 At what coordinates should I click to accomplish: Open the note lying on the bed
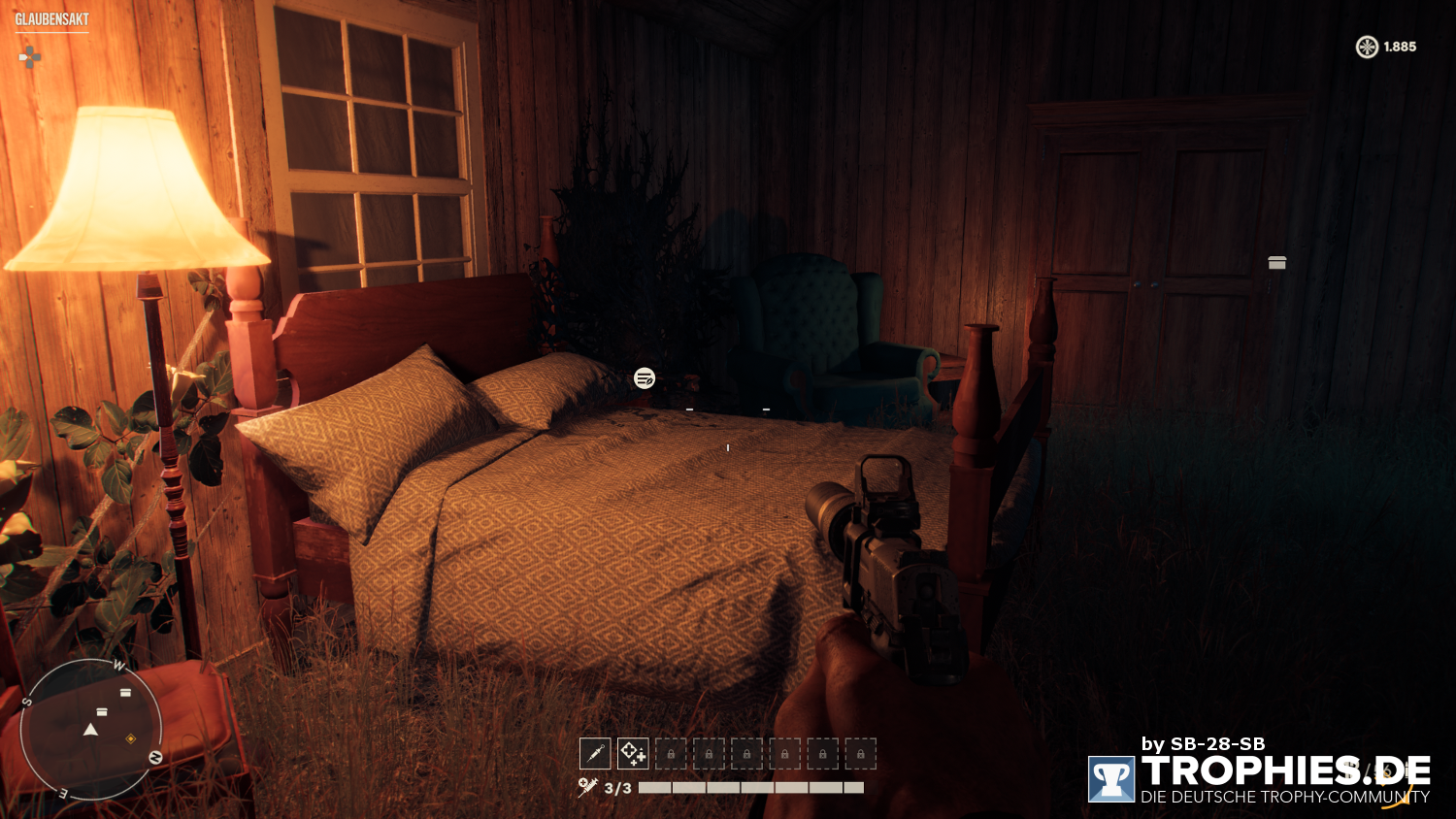[x=644, y=378]
